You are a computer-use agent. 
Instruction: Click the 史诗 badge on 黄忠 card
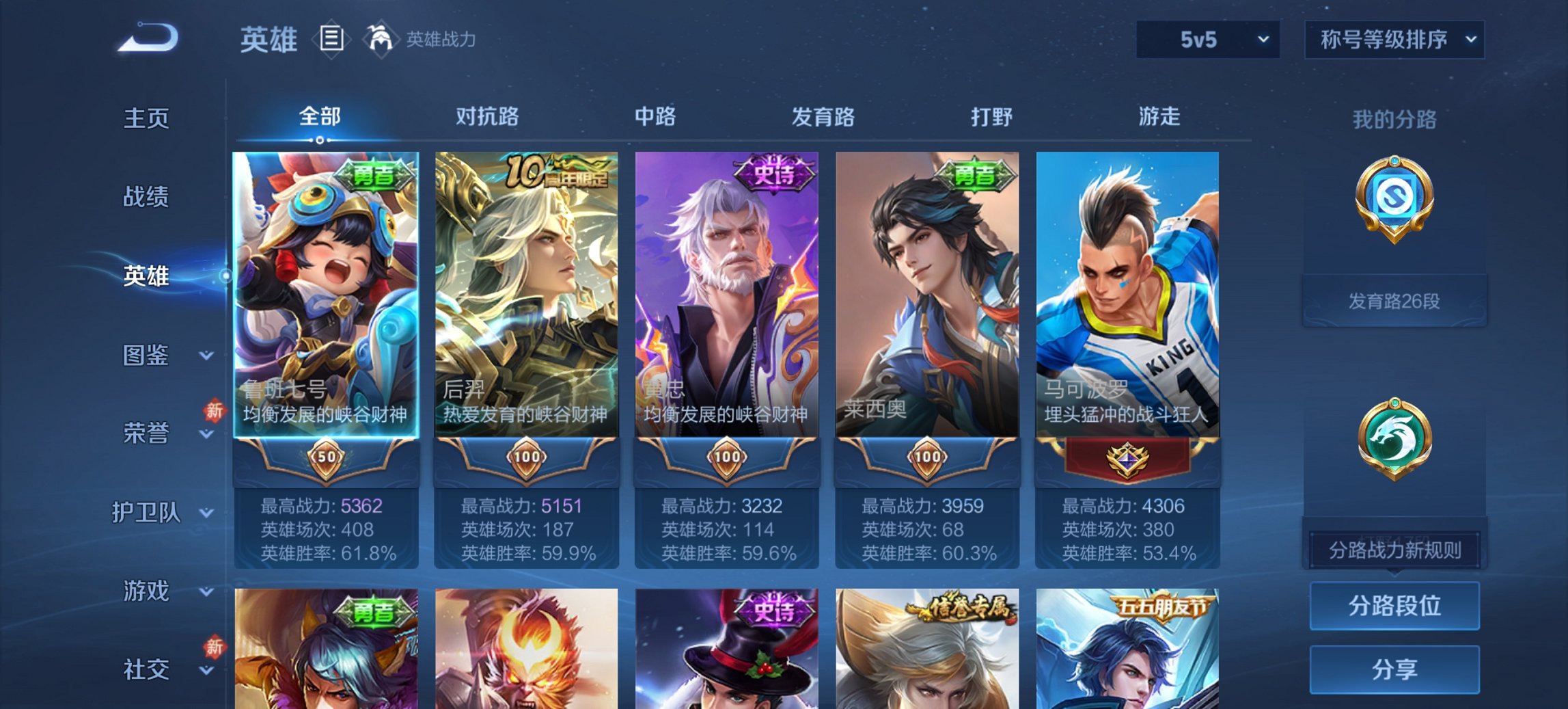tap(773, 171)
